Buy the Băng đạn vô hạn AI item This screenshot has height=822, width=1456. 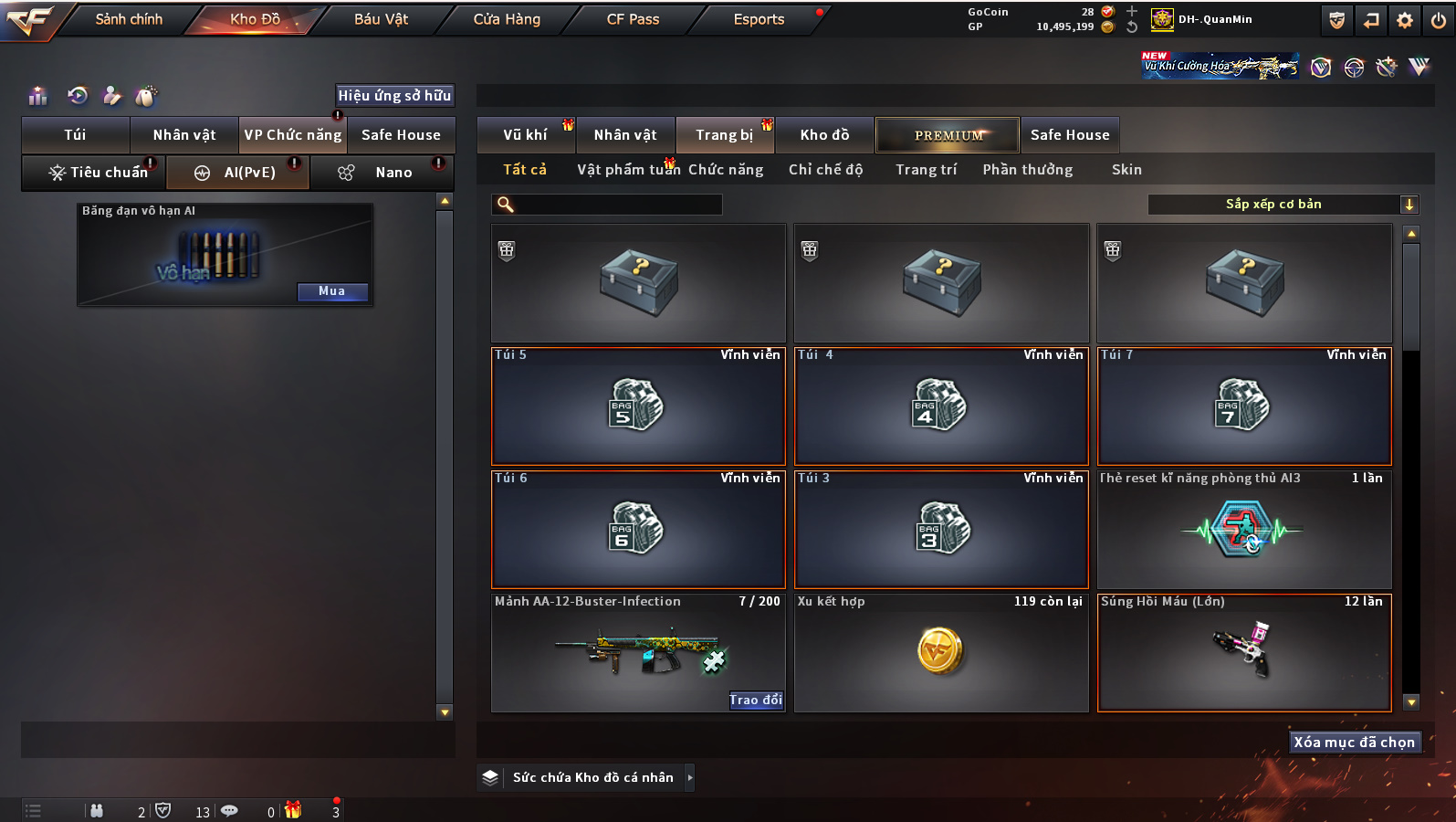point(332,291)
